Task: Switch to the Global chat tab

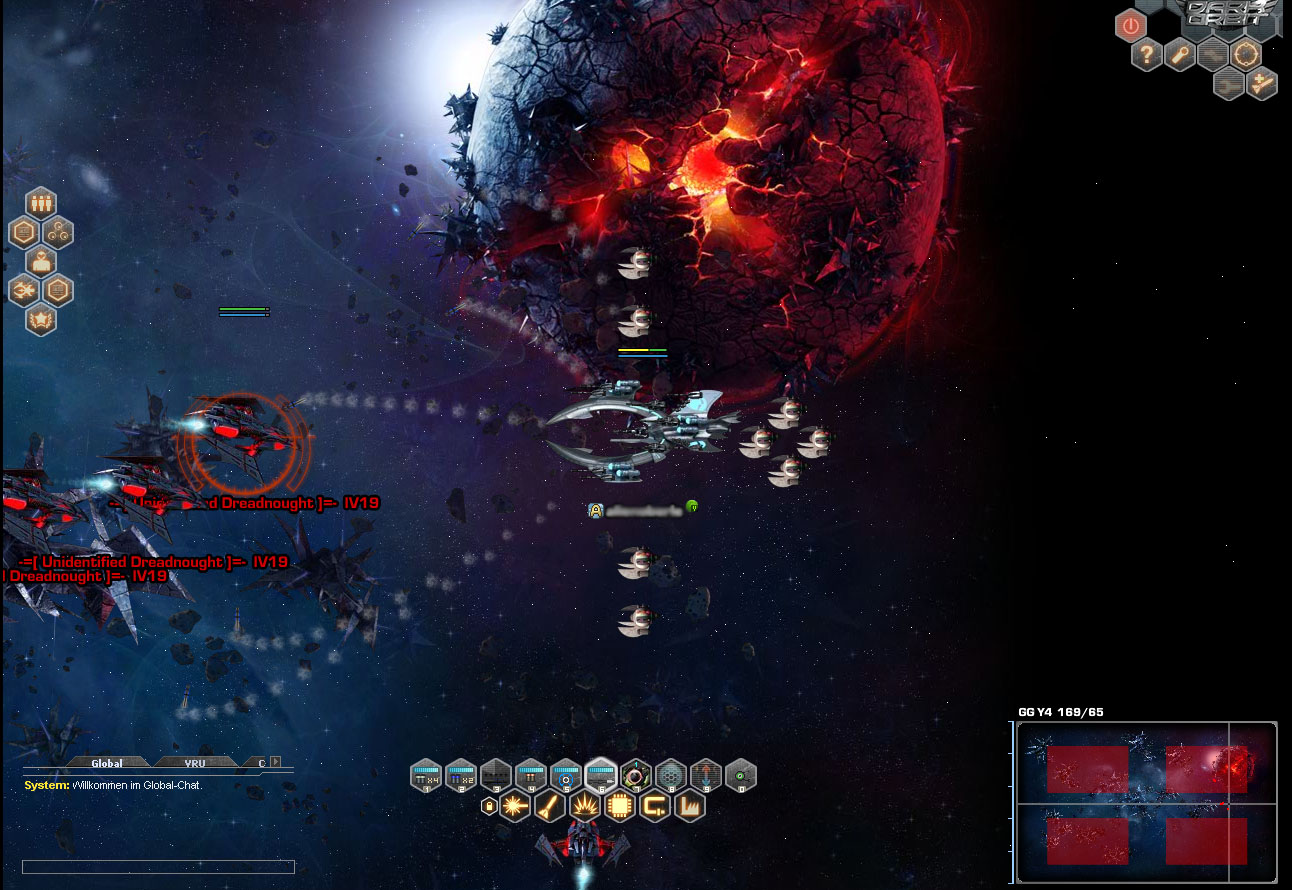Action: (x=106, y=763)
